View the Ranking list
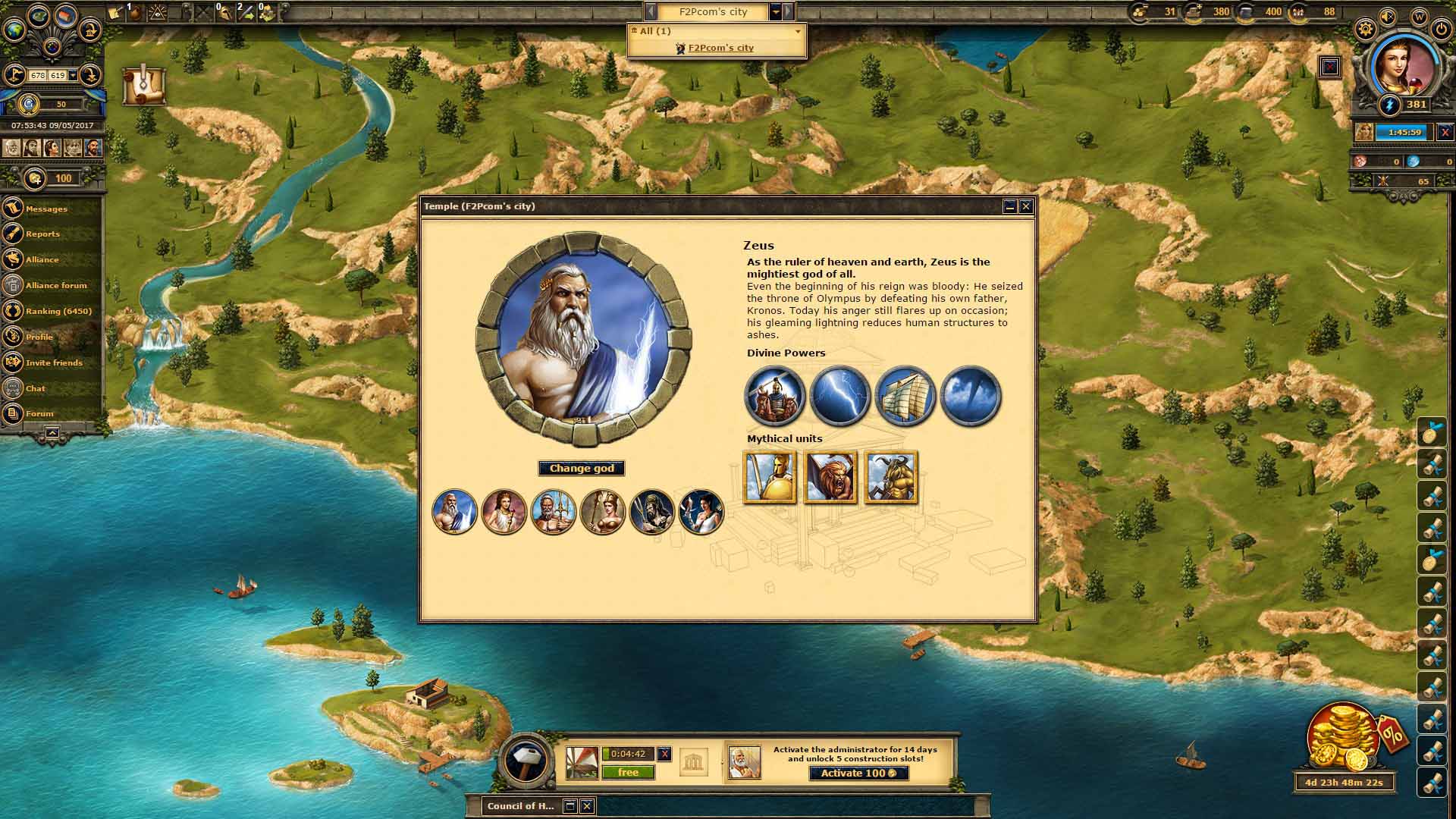The width and height of the screenshot is (1456, 819). tap(58, 312)
